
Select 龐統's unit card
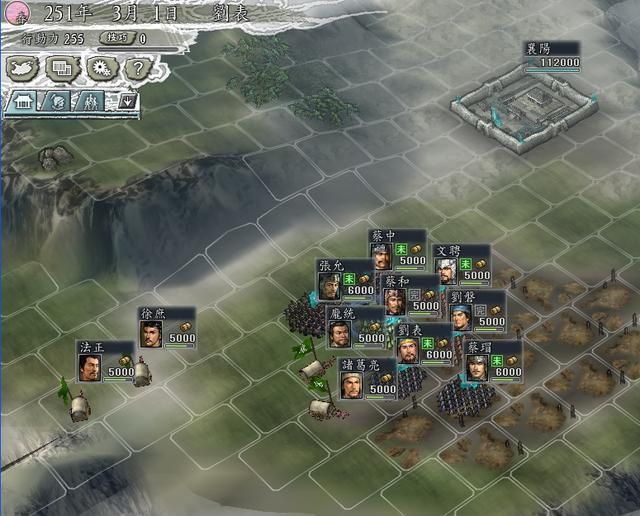(x=356, y=326)
